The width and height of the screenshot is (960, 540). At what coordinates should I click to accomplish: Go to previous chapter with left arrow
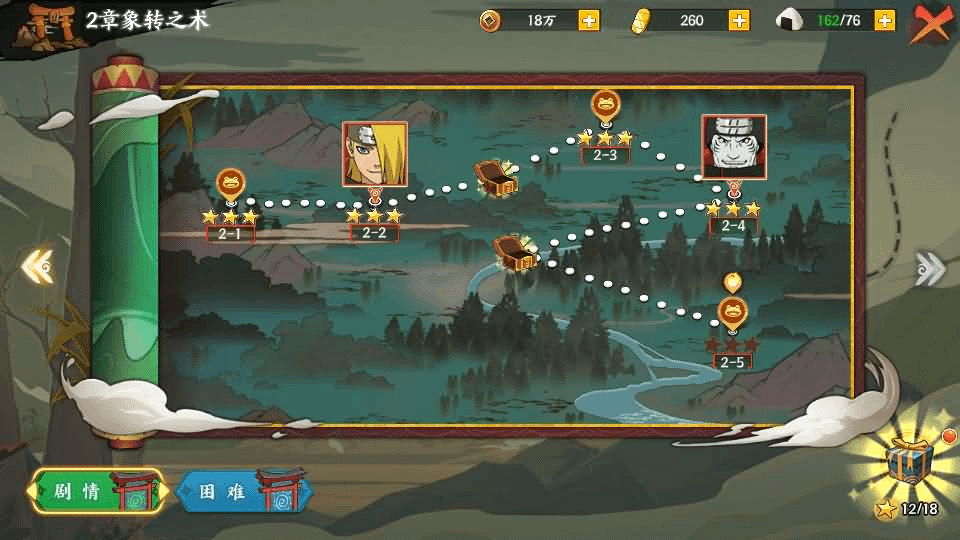37,266
